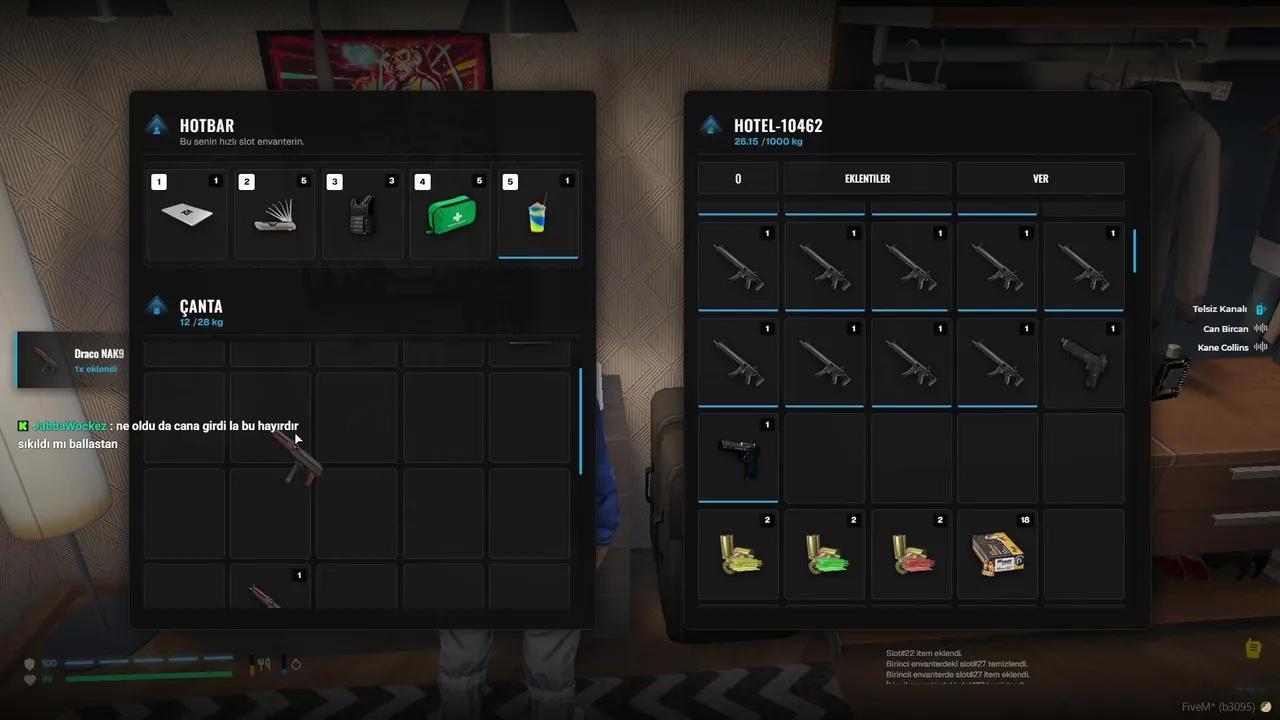1280x720 pixels.
Task: Focus the item amount field showing 0
Action: (738, 178)
